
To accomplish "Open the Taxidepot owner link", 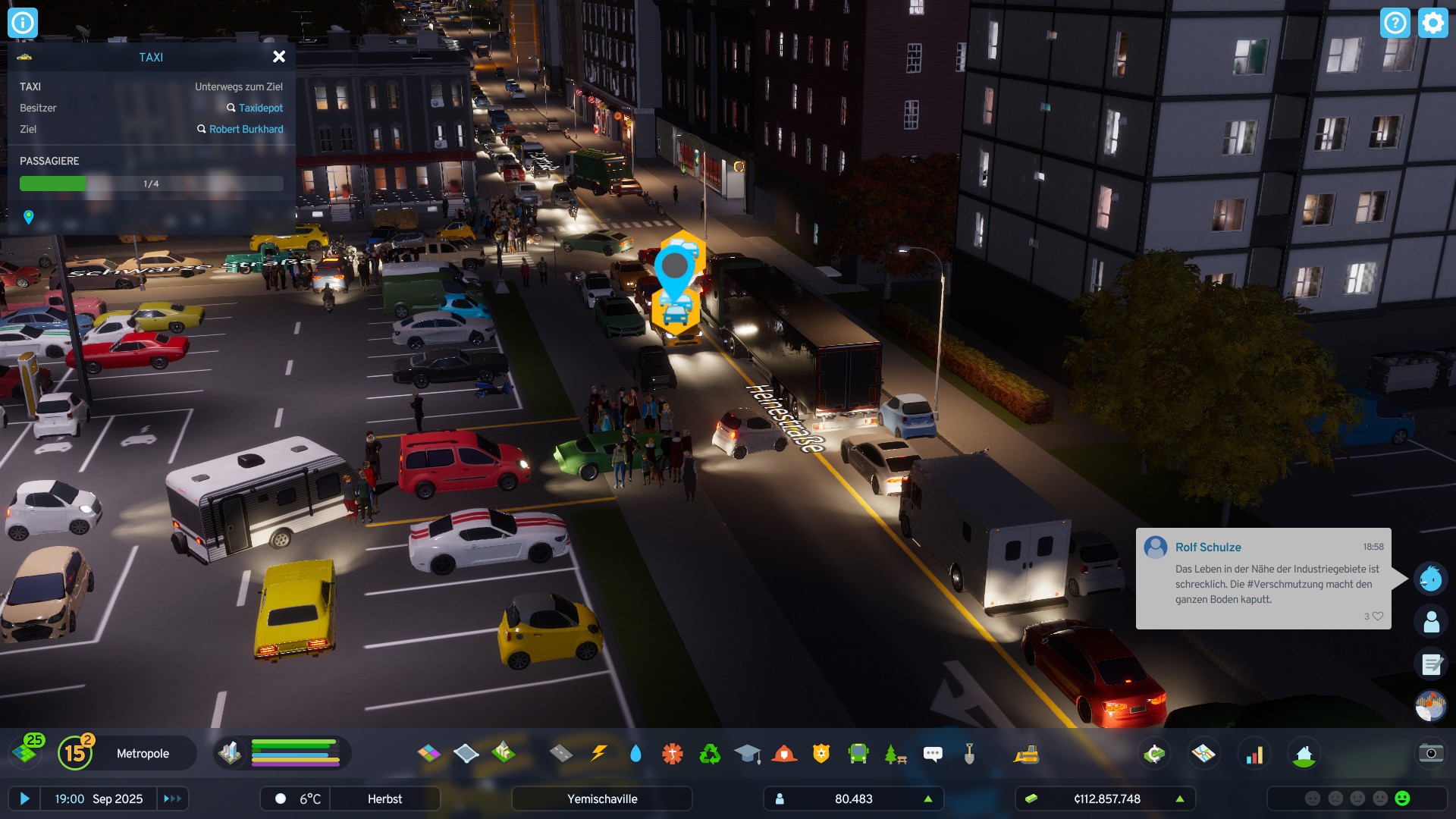I will click(x=261, y=108).
